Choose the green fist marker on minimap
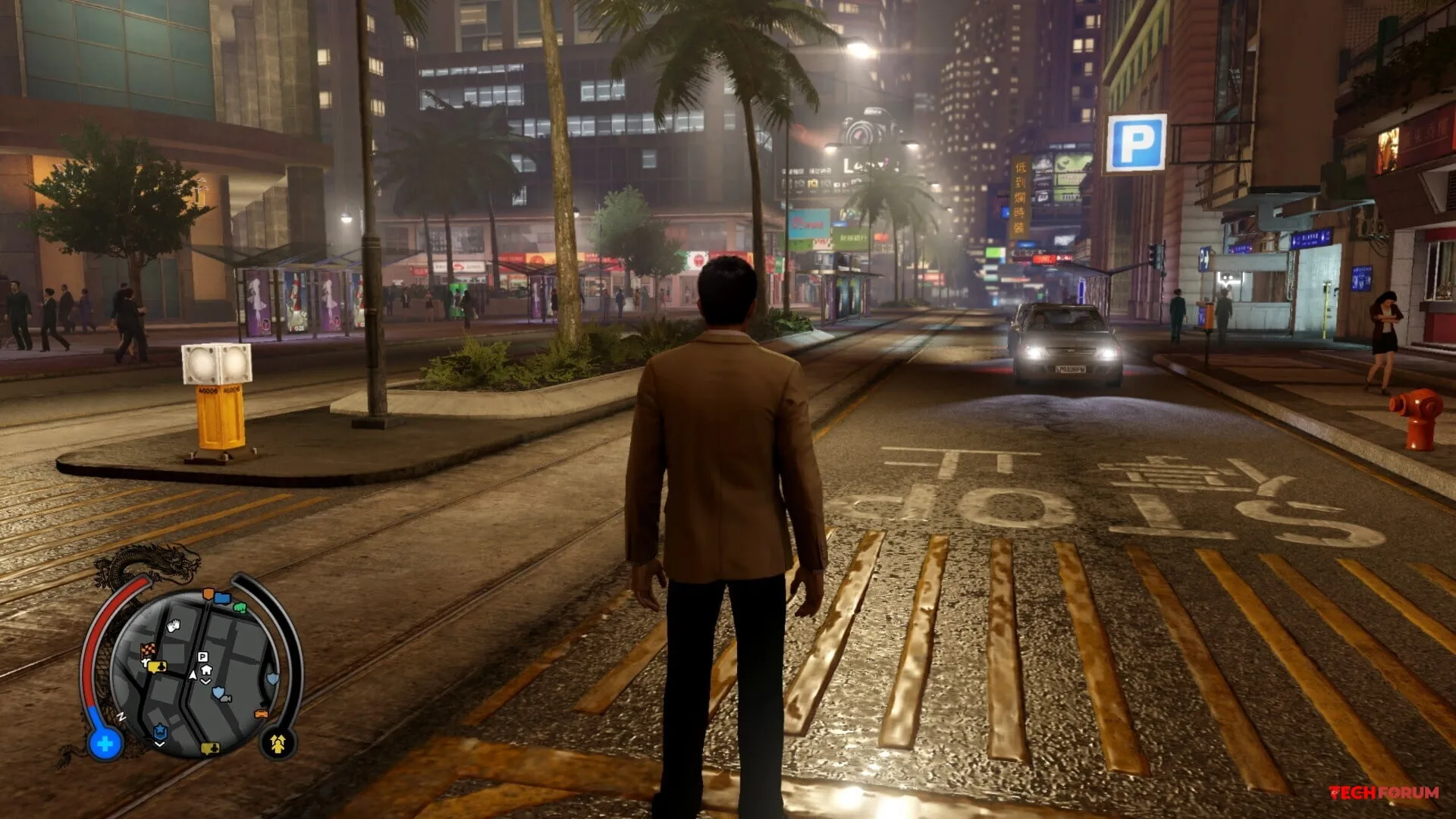The image size is (1456, 819). 240,607
